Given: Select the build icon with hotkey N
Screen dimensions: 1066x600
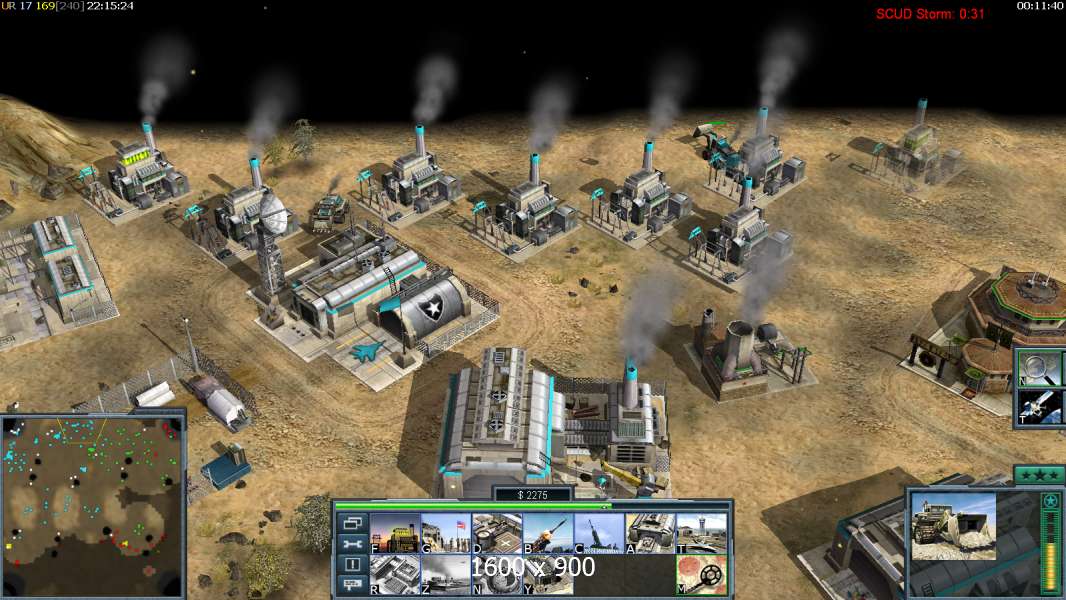Looking at the screenshot, I should click(497, 574).
